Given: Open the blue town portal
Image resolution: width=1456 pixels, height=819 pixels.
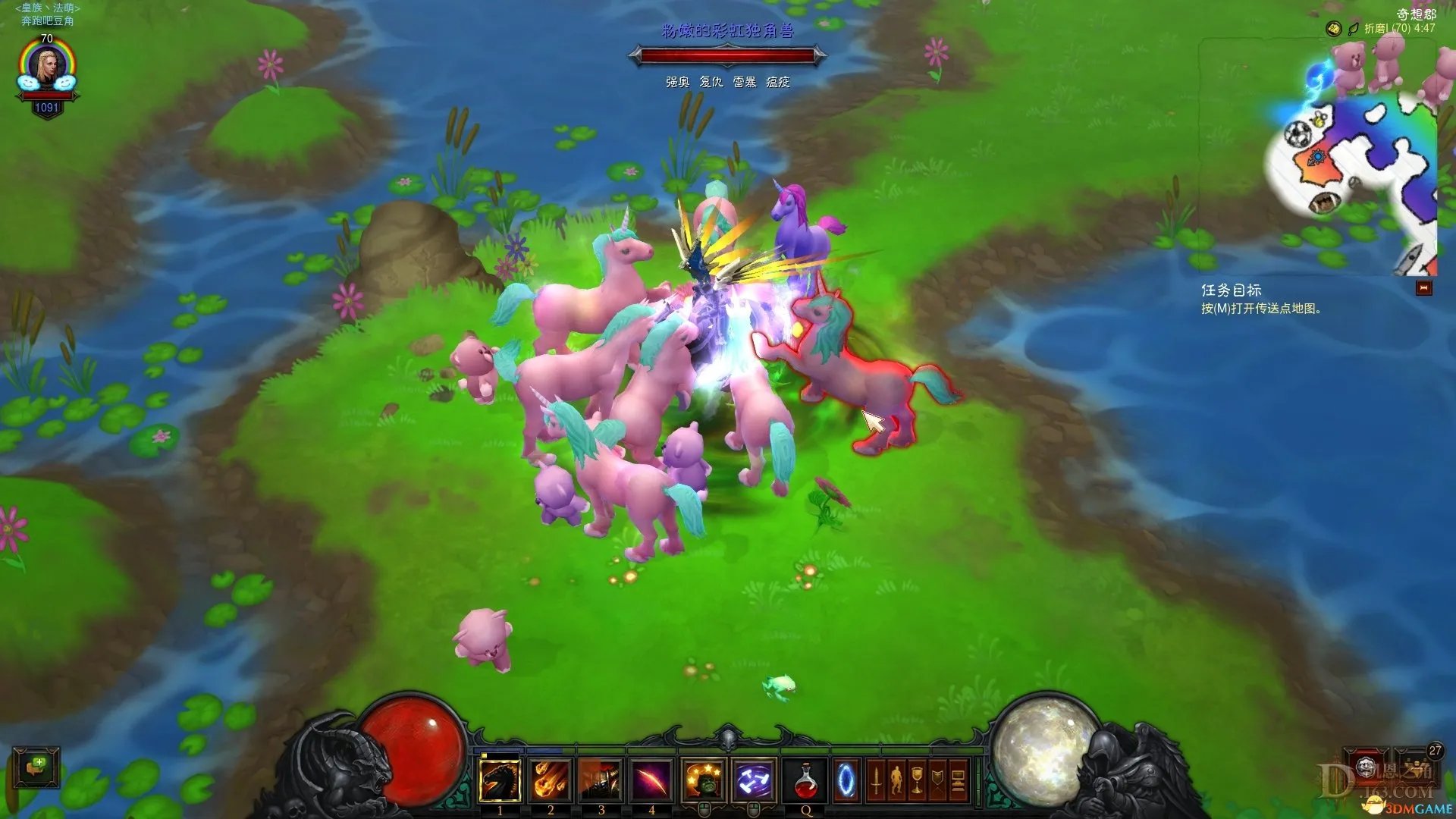Looking at the screenshot, I should coord(846,780).
